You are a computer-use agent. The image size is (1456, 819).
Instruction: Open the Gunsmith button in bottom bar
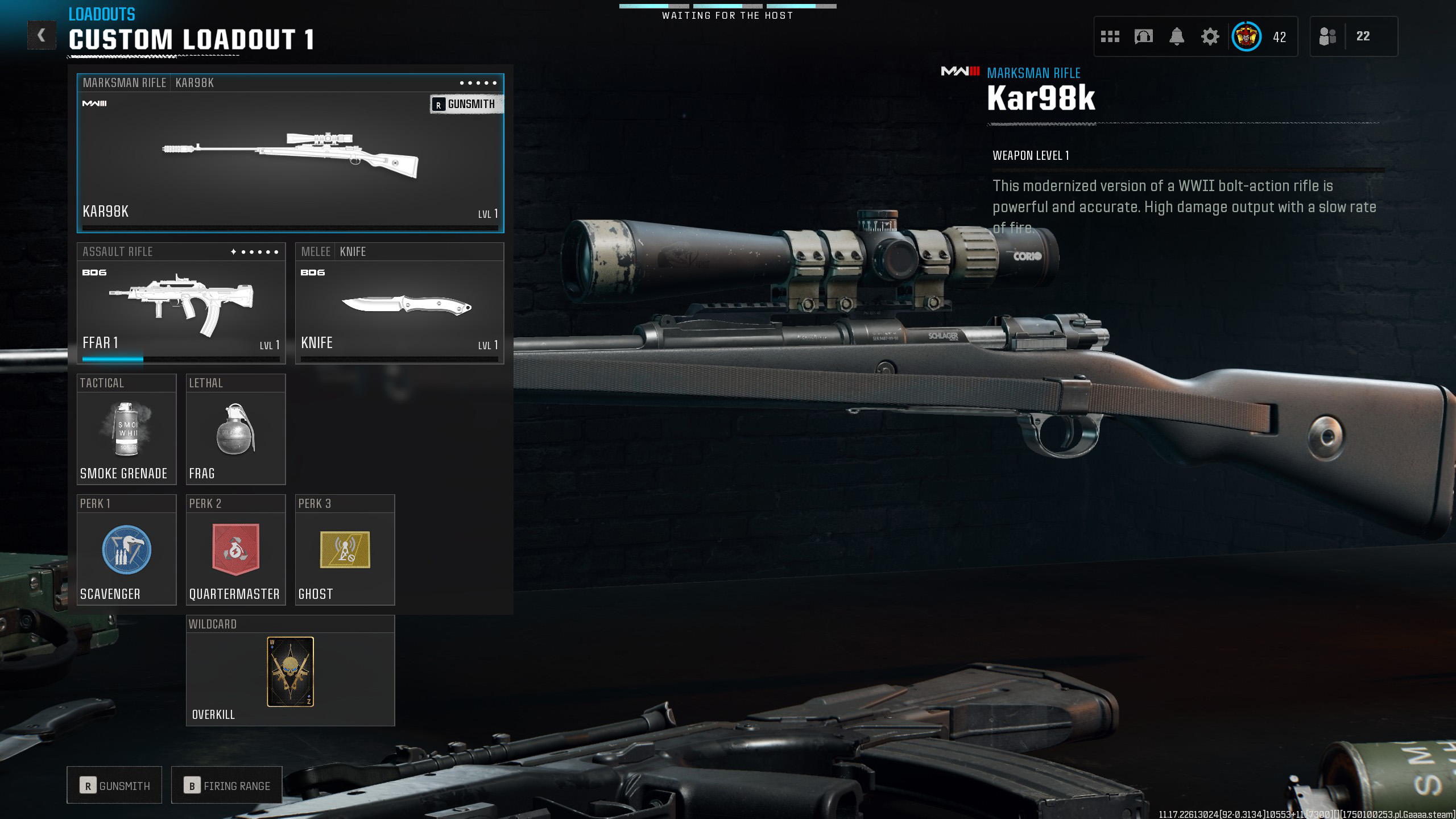[x=114, y=785]
